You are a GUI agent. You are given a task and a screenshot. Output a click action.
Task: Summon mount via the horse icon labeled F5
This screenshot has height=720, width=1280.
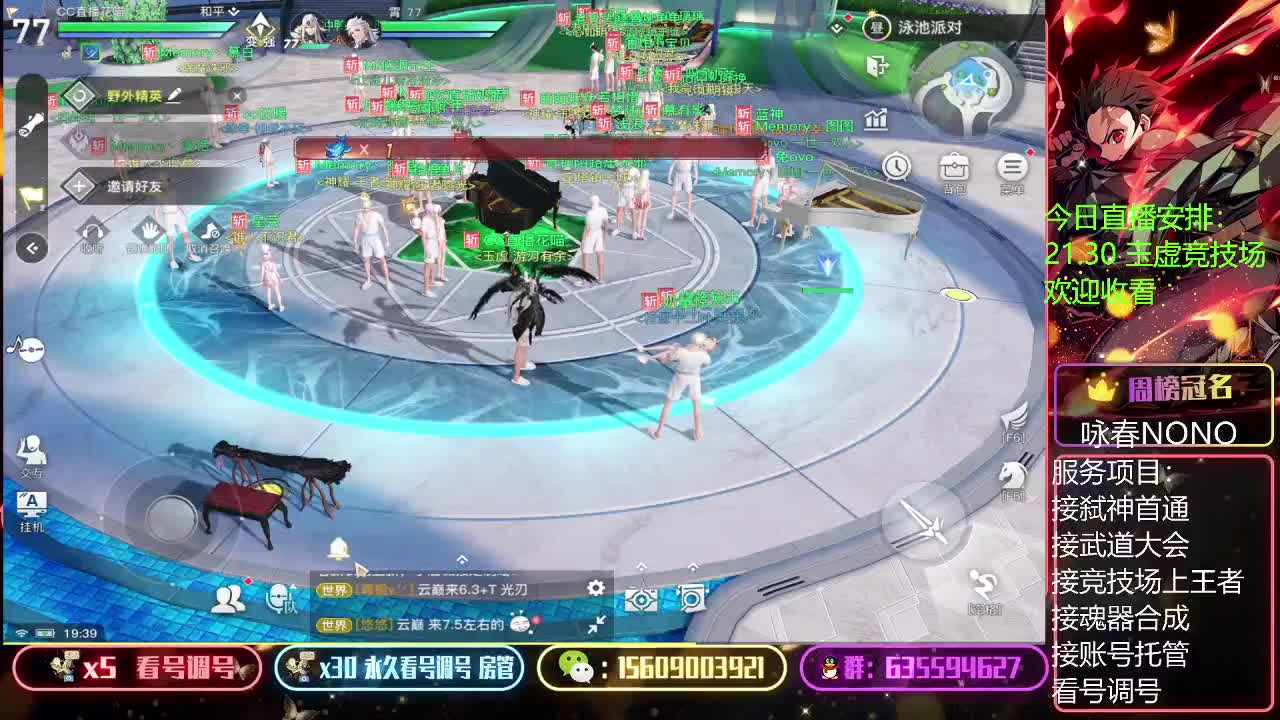[1014, 473]
